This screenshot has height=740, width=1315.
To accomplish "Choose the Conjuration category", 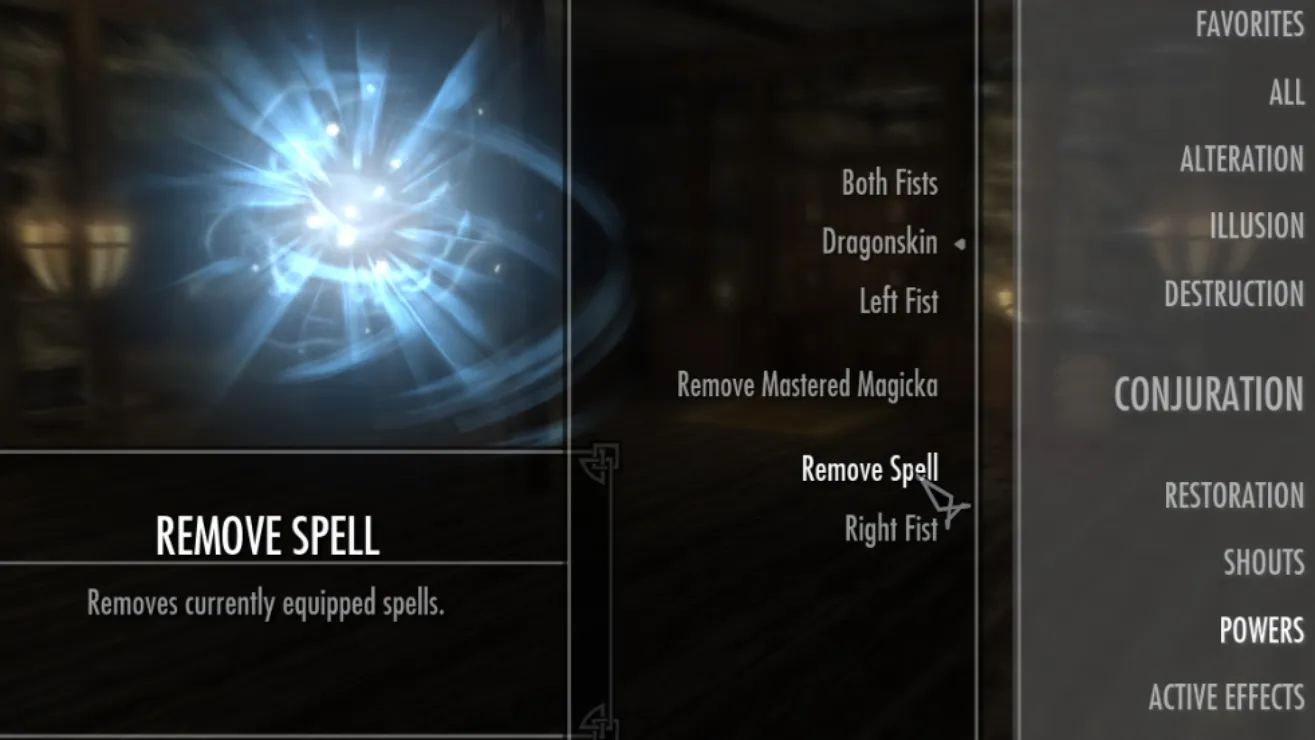I will [1208, 395].
